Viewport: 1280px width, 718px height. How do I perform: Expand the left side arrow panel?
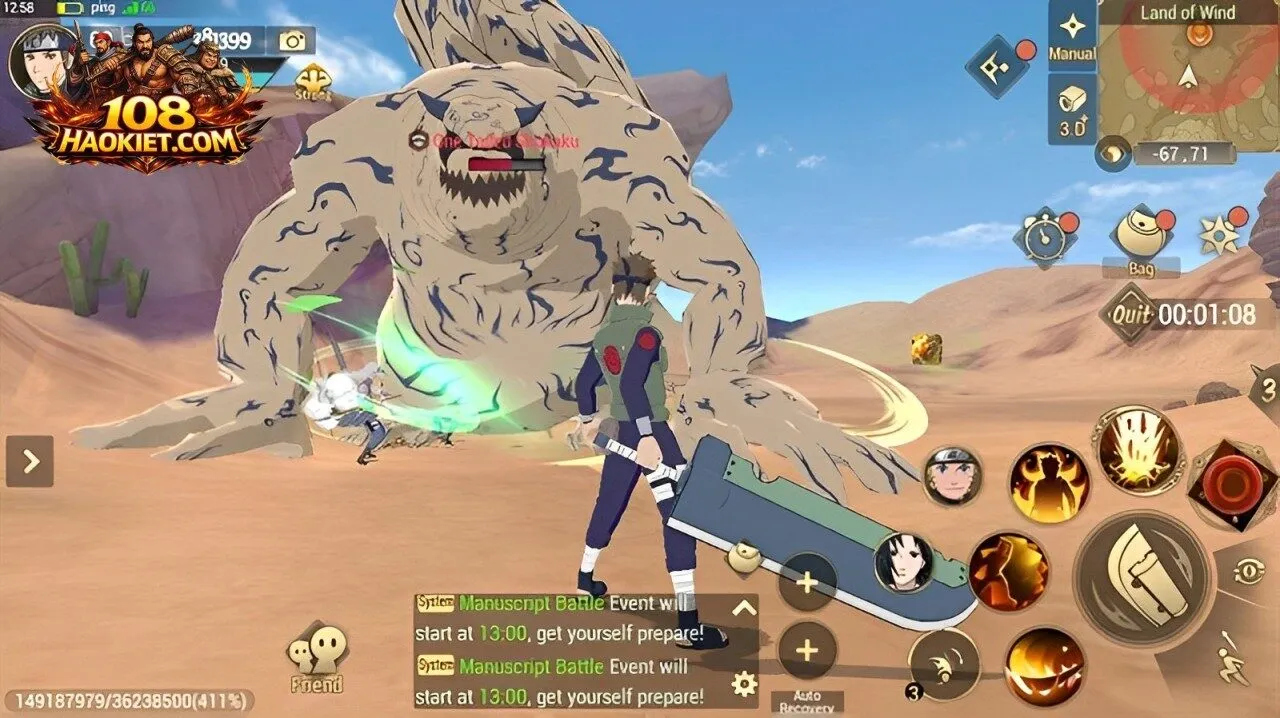30,461
